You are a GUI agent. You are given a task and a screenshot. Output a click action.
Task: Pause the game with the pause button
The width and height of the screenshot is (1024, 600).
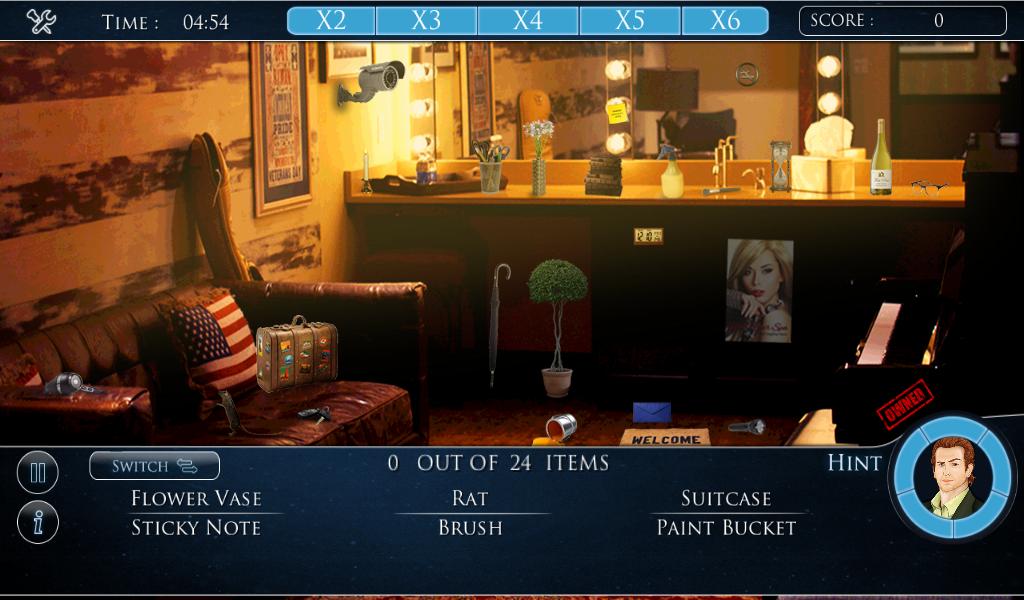tap(38, 472)
